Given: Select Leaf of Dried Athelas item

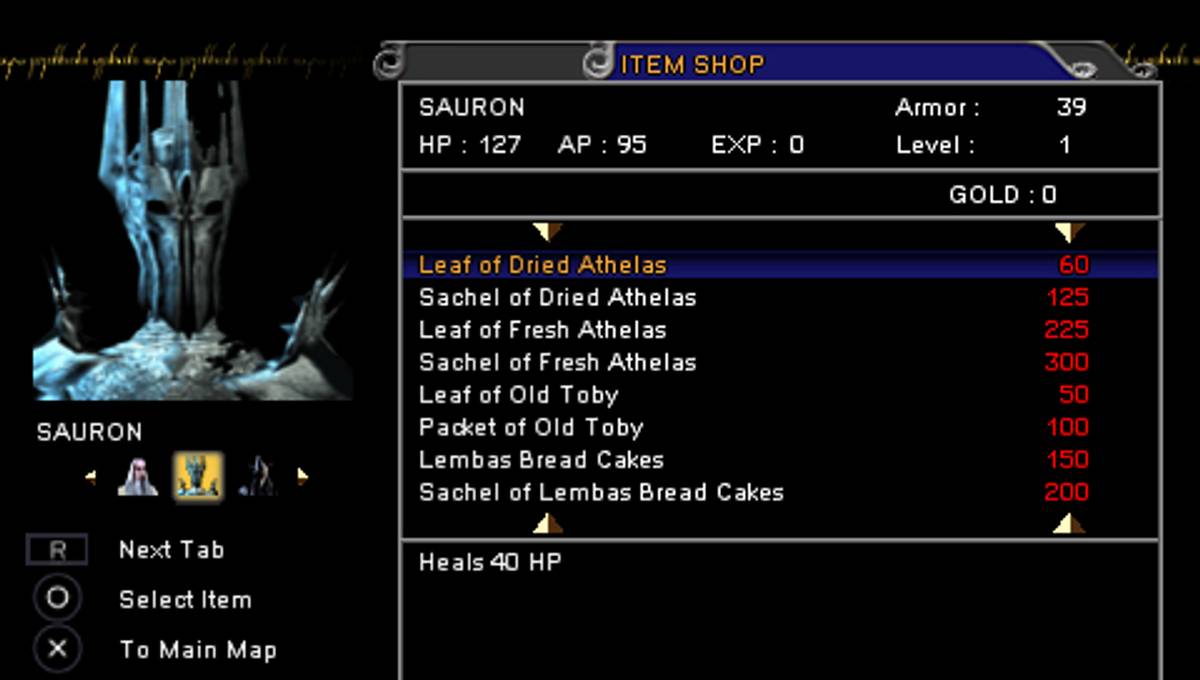Looking at the screenshot, I should tap(542, 265).
